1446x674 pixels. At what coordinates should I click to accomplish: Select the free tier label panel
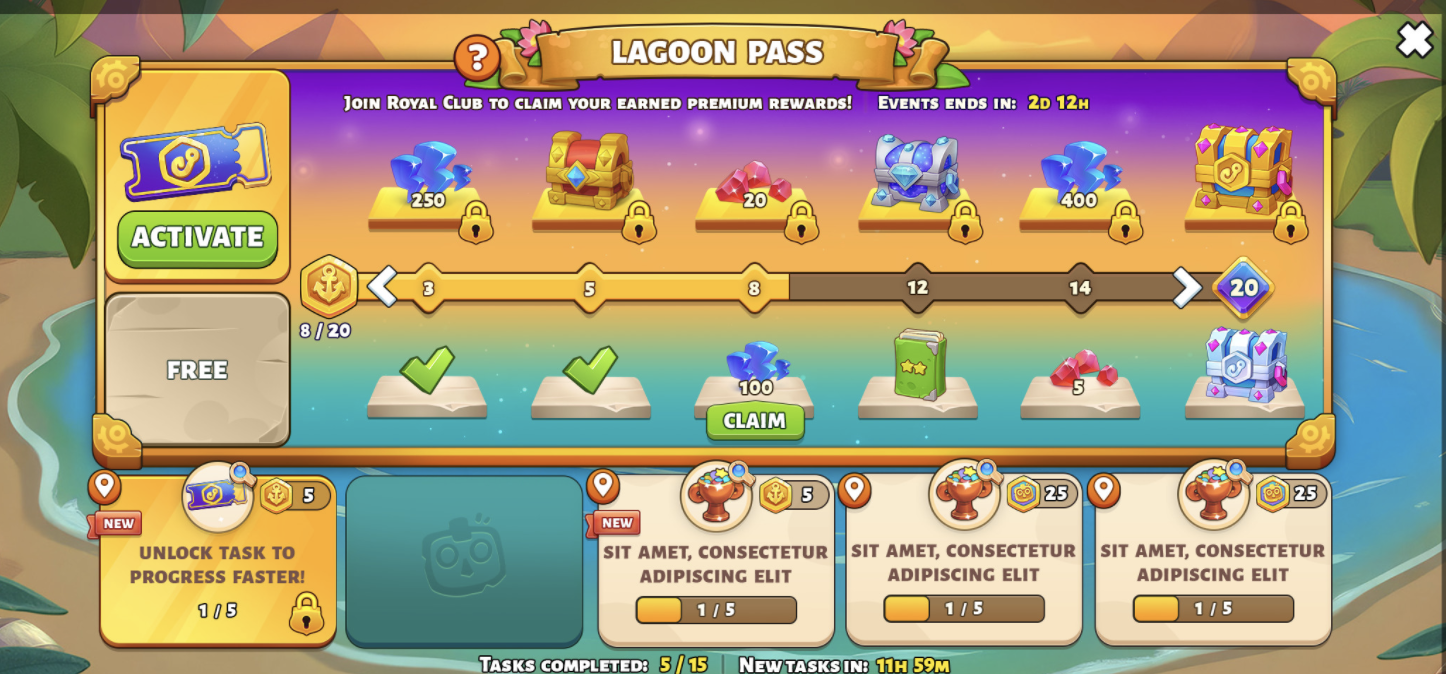pos(197,370)
